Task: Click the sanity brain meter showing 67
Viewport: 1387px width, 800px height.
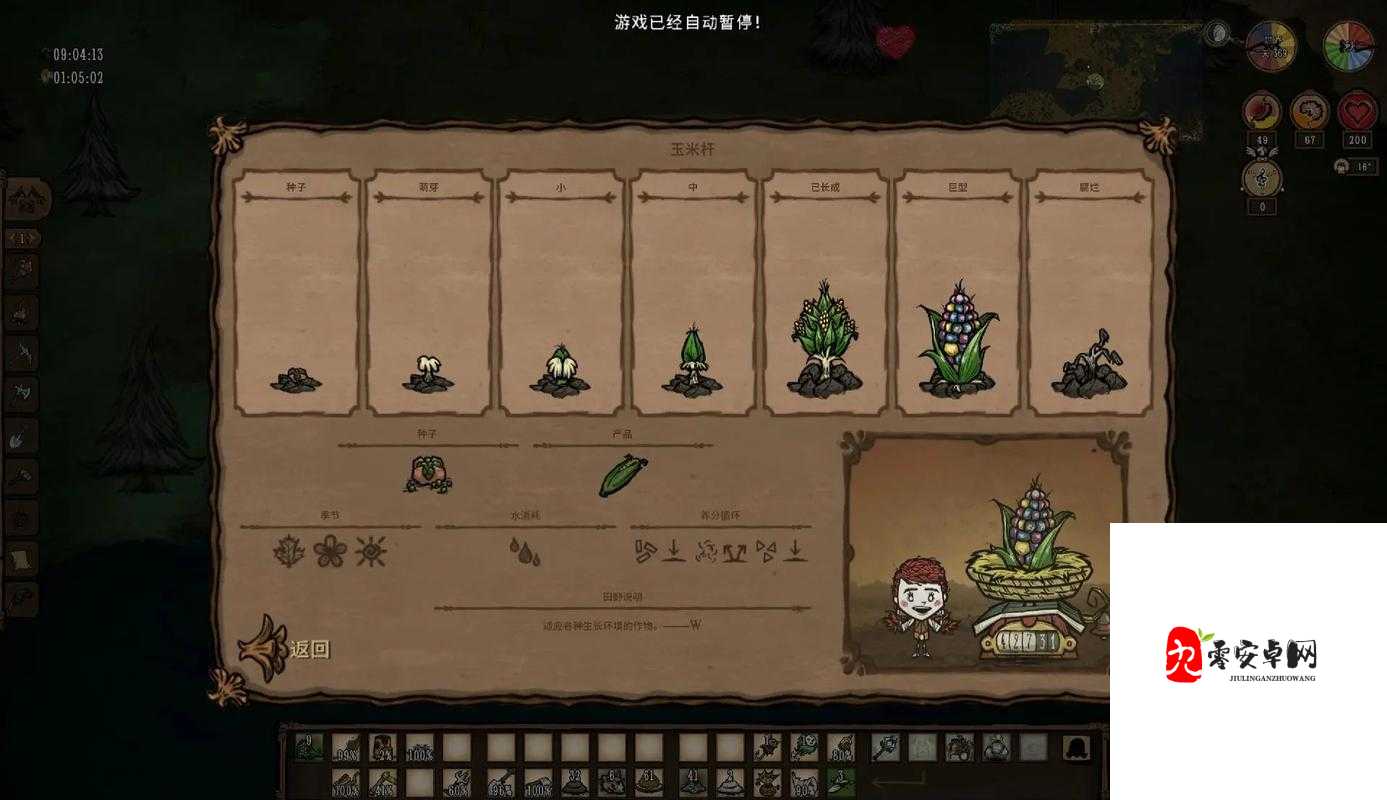Action: (x=1310, y=112)
